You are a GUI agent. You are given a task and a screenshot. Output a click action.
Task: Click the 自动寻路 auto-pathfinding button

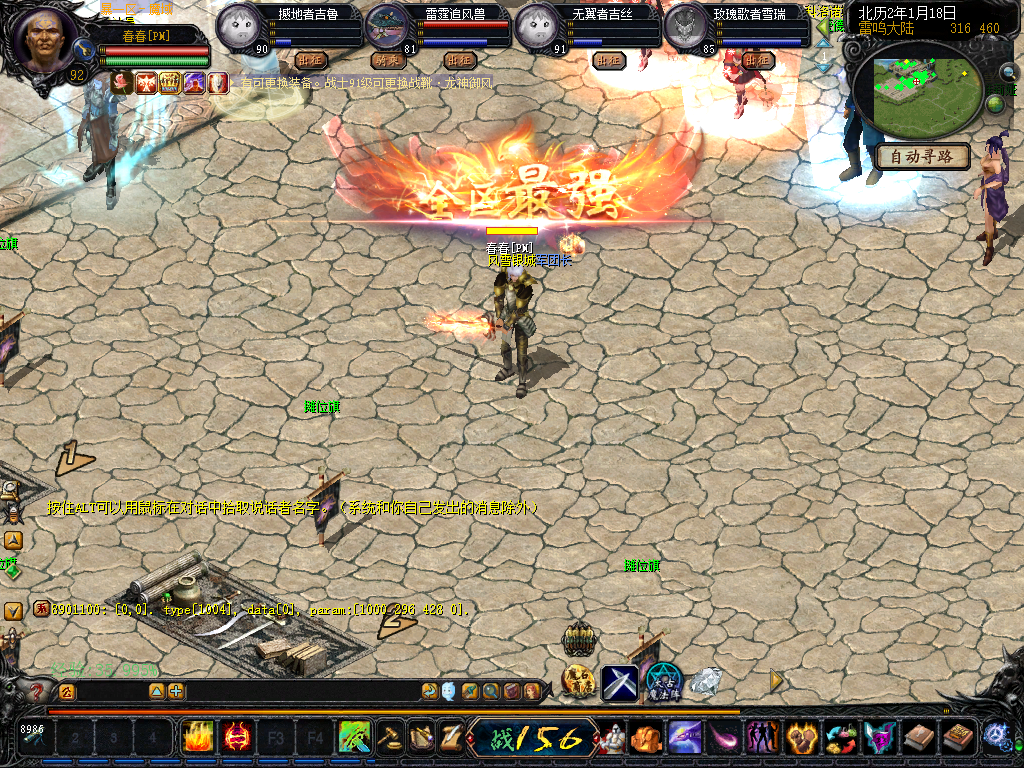[x=922, y=156]
